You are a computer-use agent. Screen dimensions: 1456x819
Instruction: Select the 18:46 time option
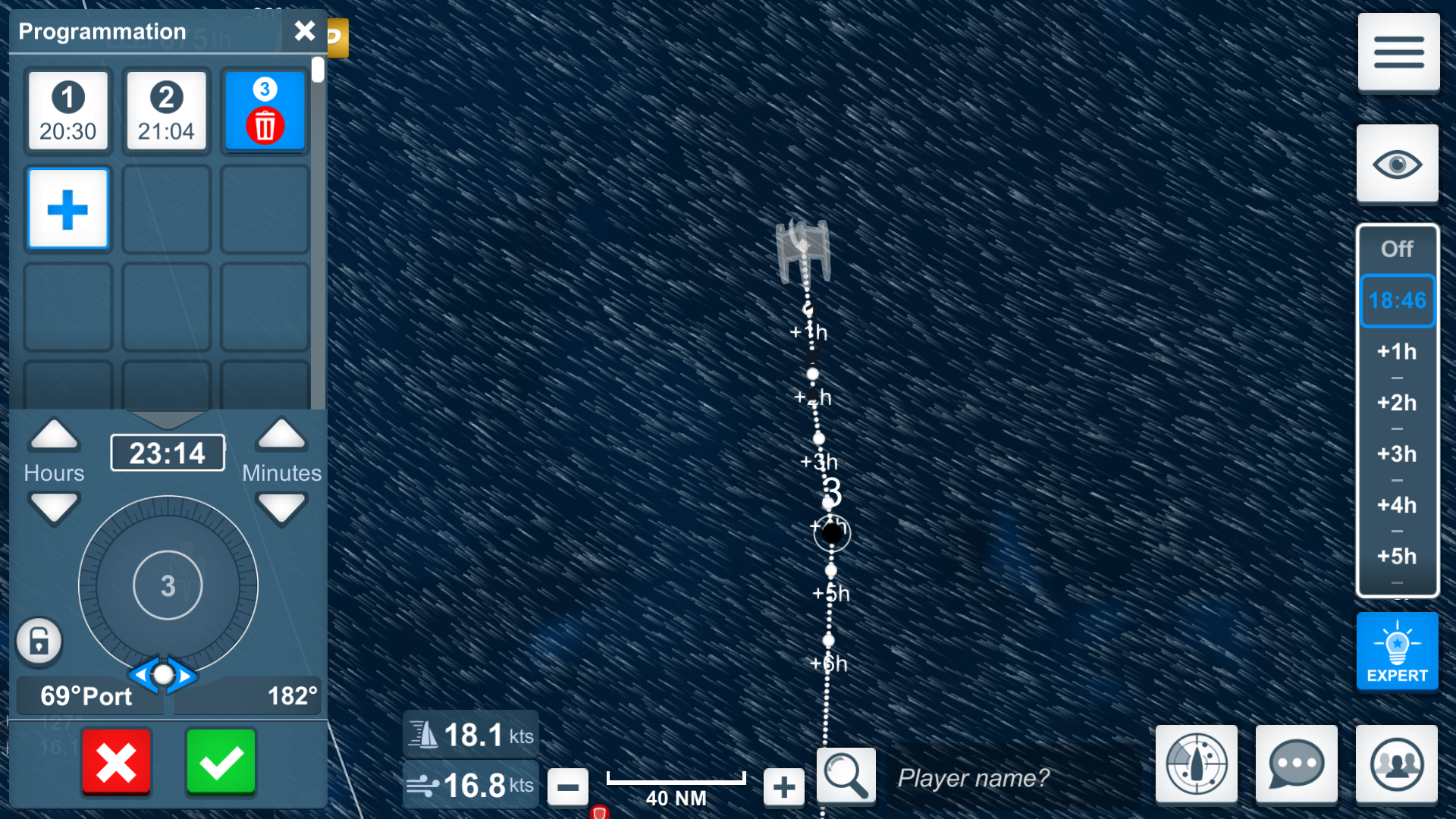(1398, 301)
